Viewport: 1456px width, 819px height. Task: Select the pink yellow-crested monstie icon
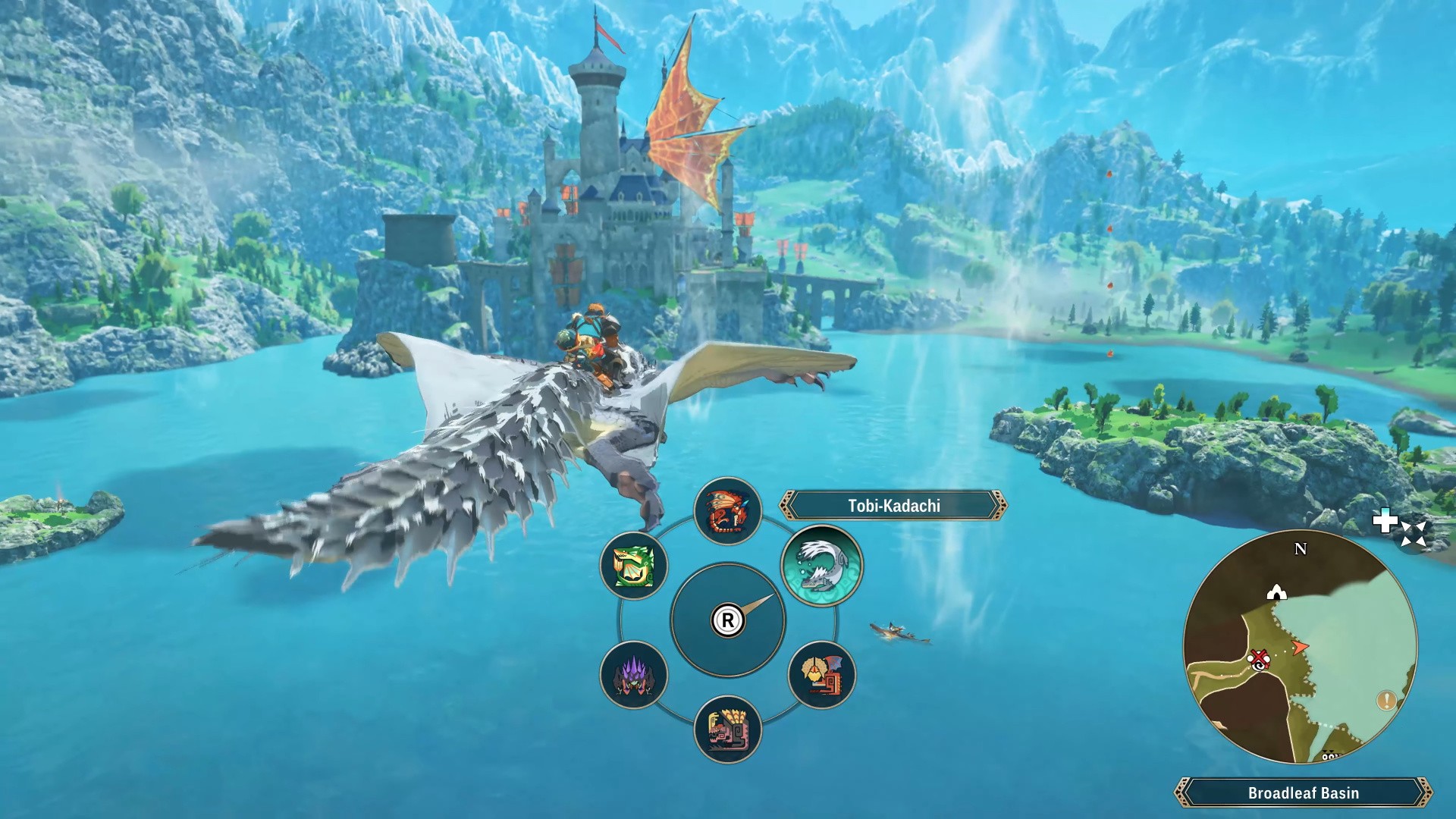click(728, 730)
